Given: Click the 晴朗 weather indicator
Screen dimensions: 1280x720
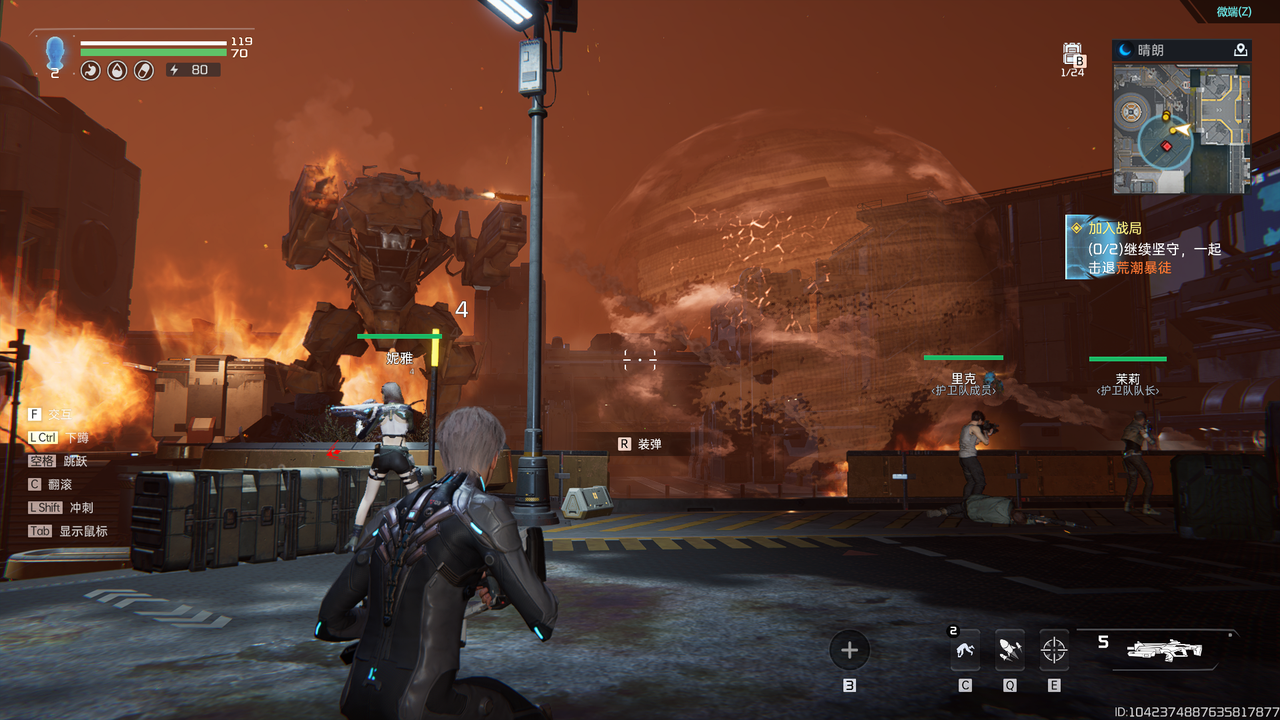Looking at the screenshot, I should [x=1150, y=50].
